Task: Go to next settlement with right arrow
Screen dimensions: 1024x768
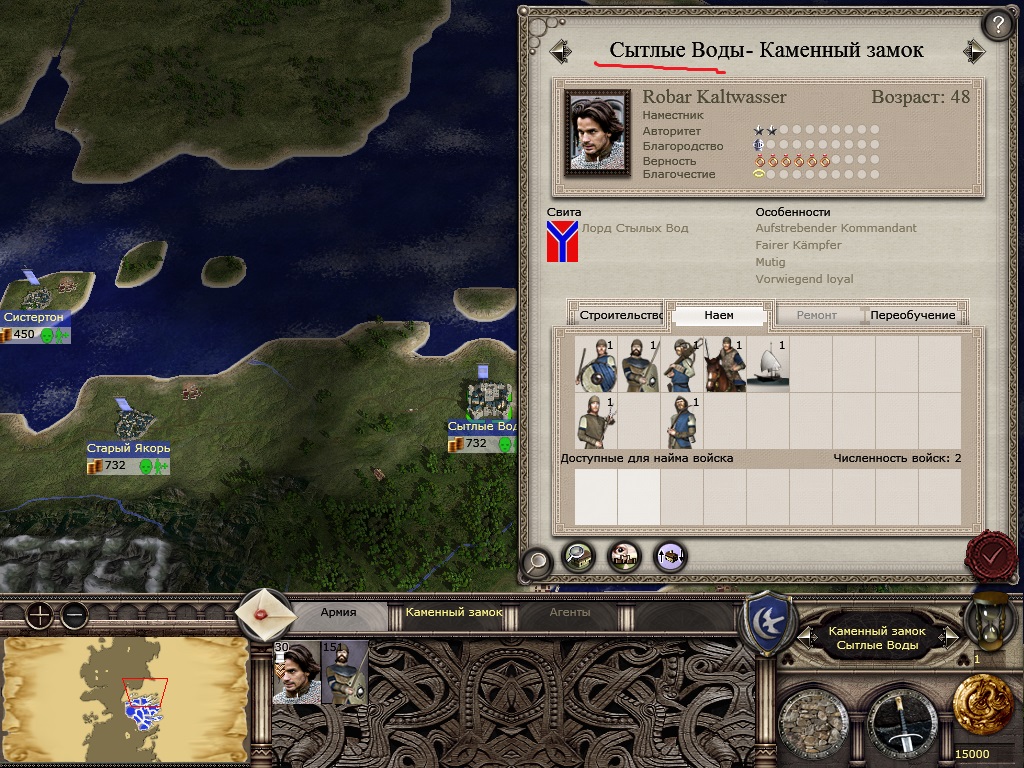Action: pyautogui.click(x=974, y=51)
